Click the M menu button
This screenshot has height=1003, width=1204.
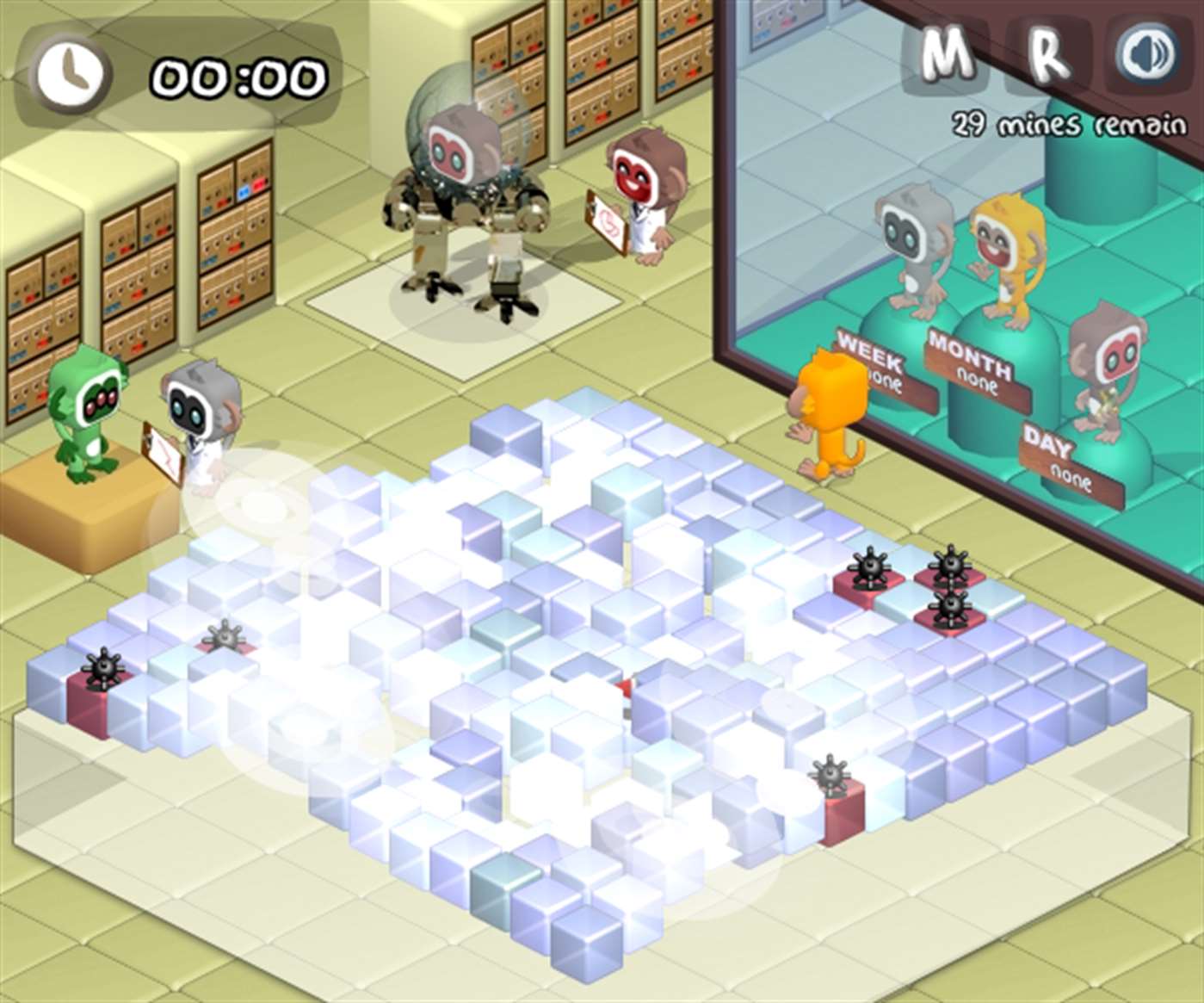click(946, 55)
